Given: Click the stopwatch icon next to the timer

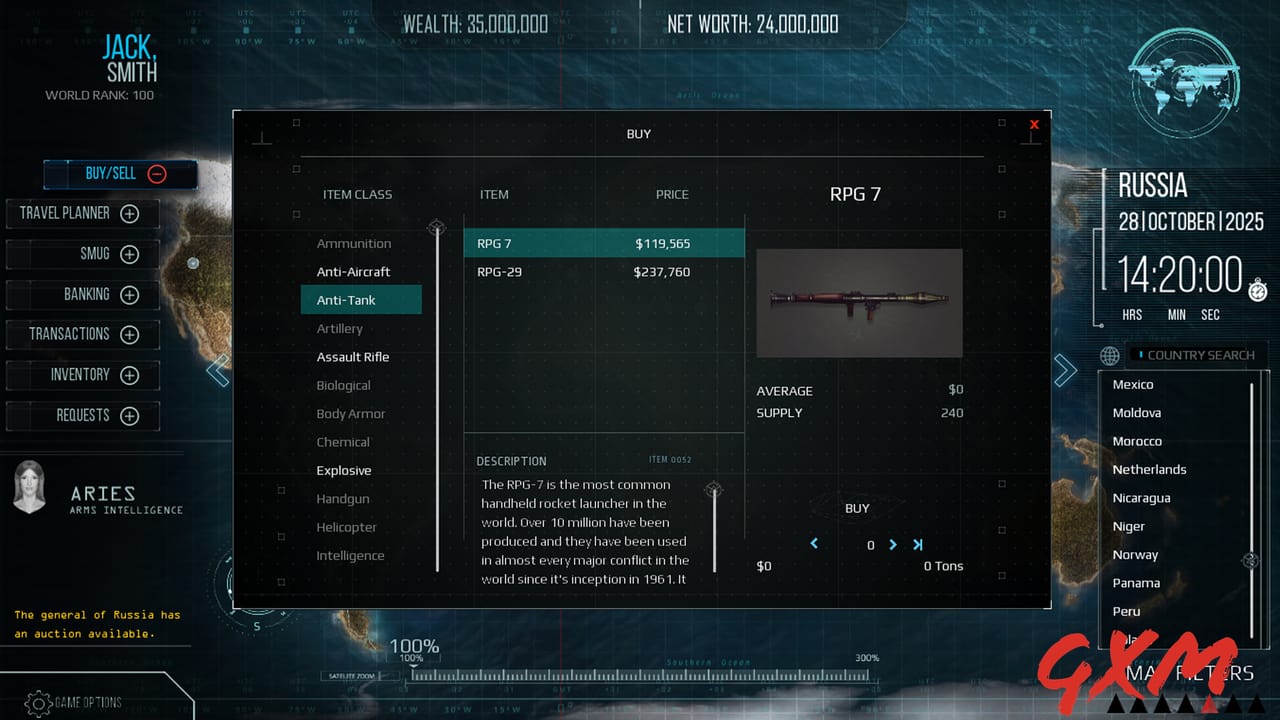Looking at the screenshot, I should click(1257, 290).
